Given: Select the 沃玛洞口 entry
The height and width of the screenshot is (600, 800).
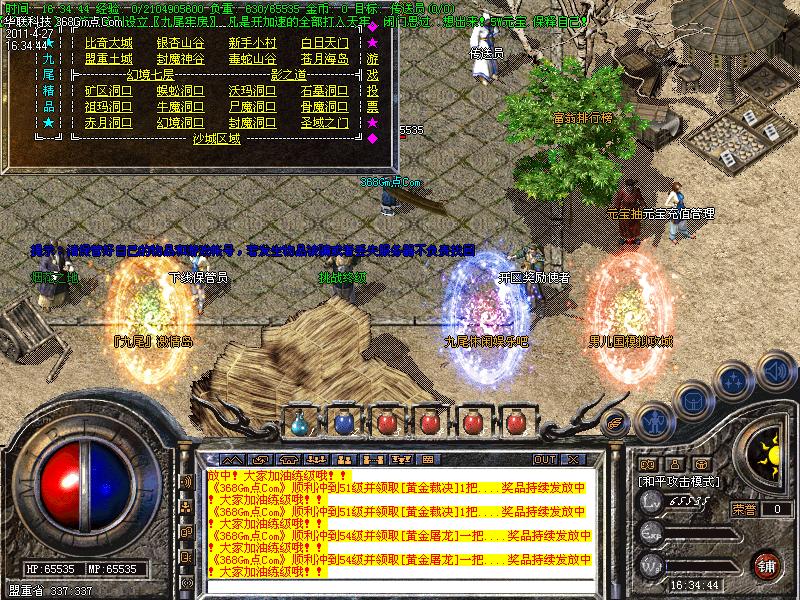Looking at the screenshot, I should click(x=252, y=91).
